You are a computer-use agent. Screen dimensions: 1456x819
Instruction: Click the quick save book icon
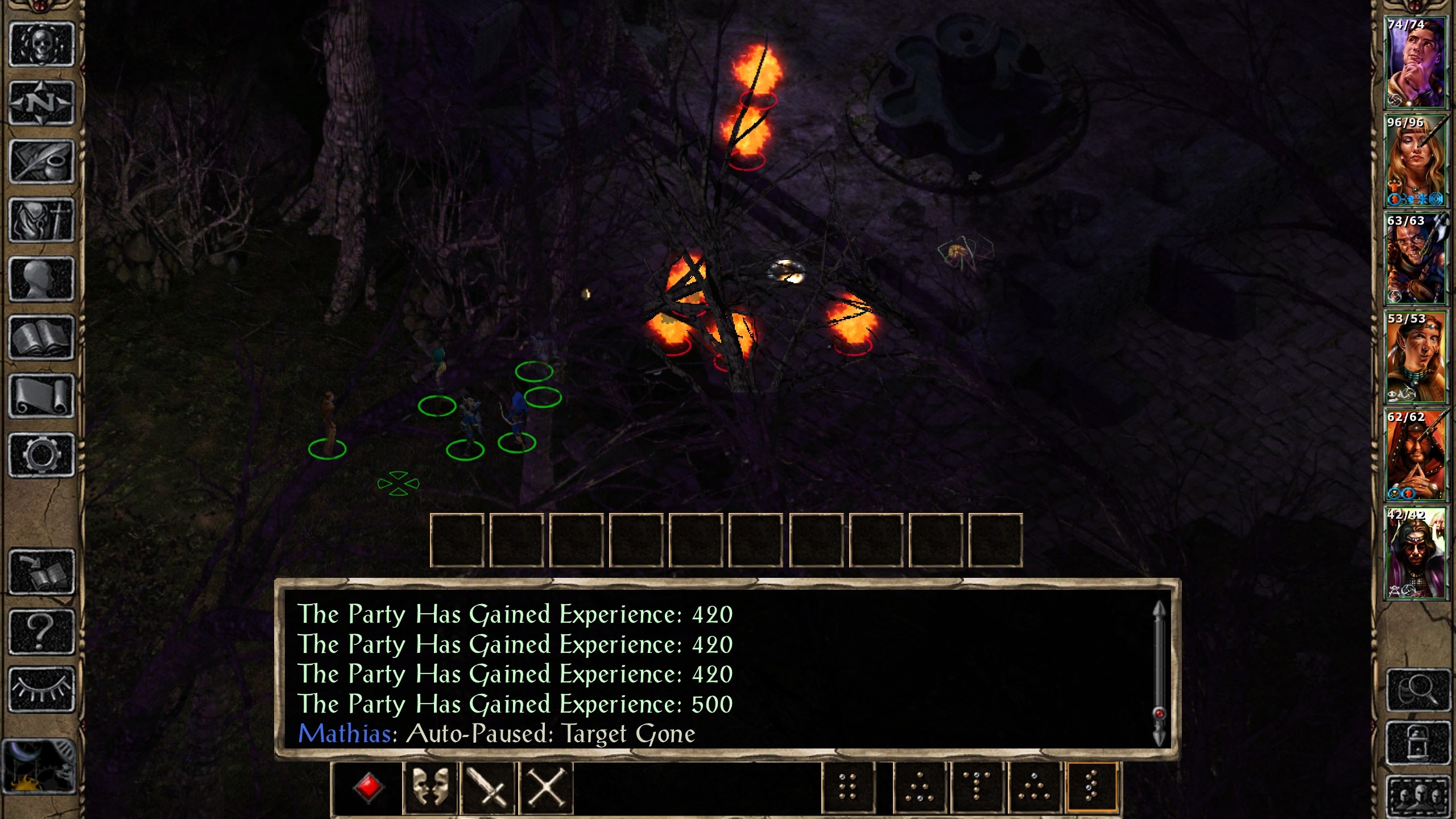click(x=42, y=572)
